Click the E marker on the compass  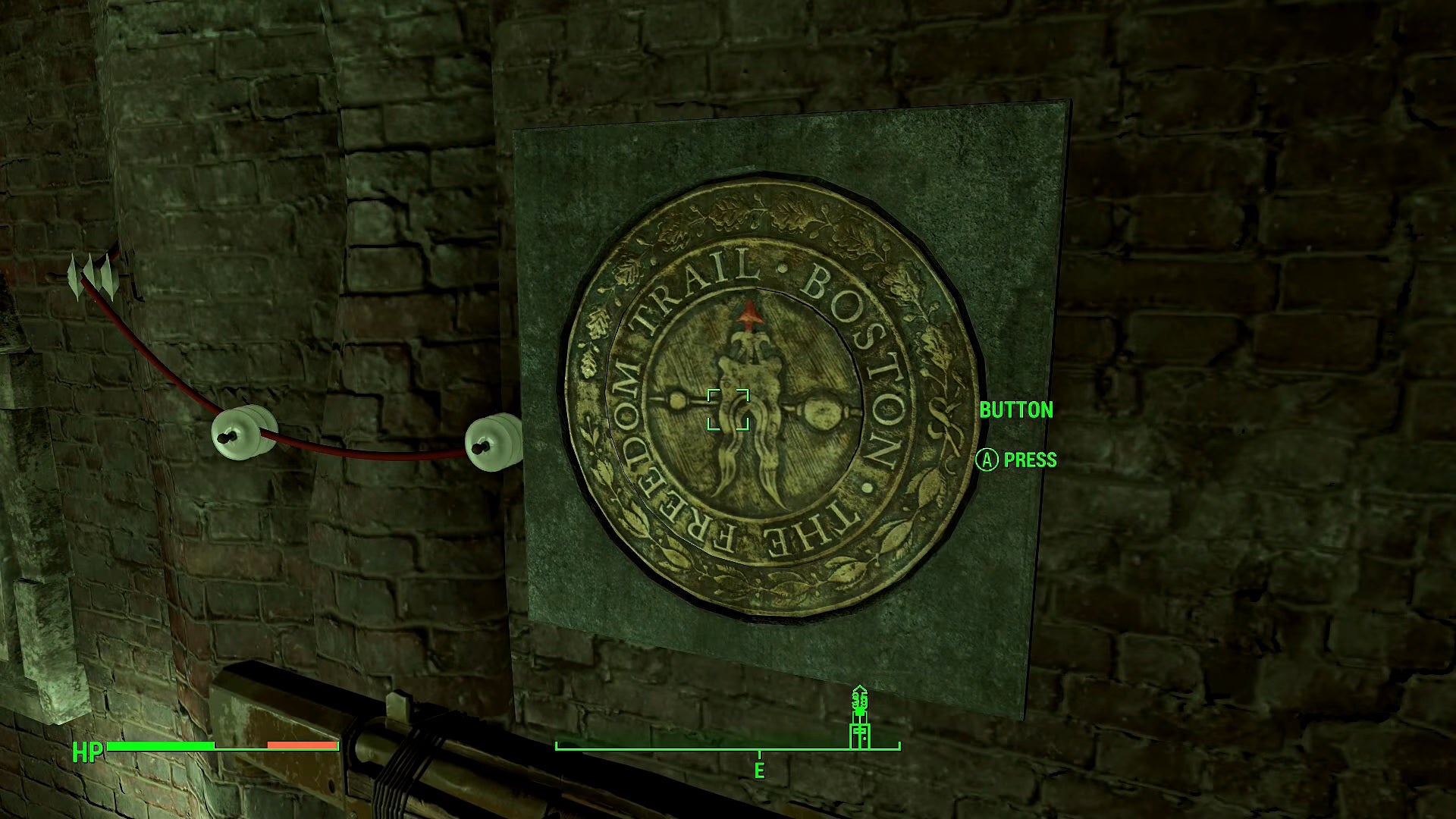point(758,770)
